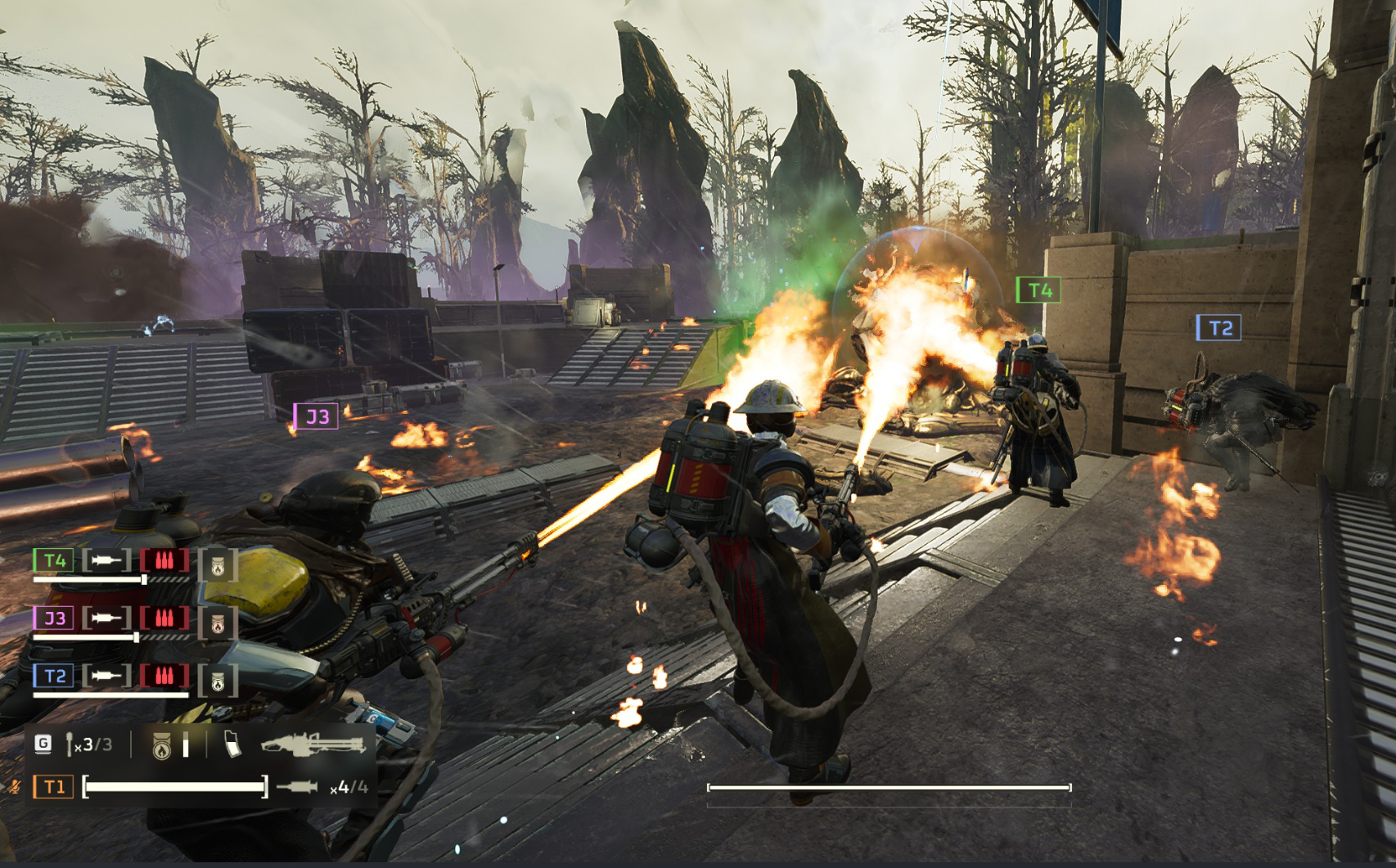Click T2's flame canister backpack icon
The image size is (1396, 868).
218,680
